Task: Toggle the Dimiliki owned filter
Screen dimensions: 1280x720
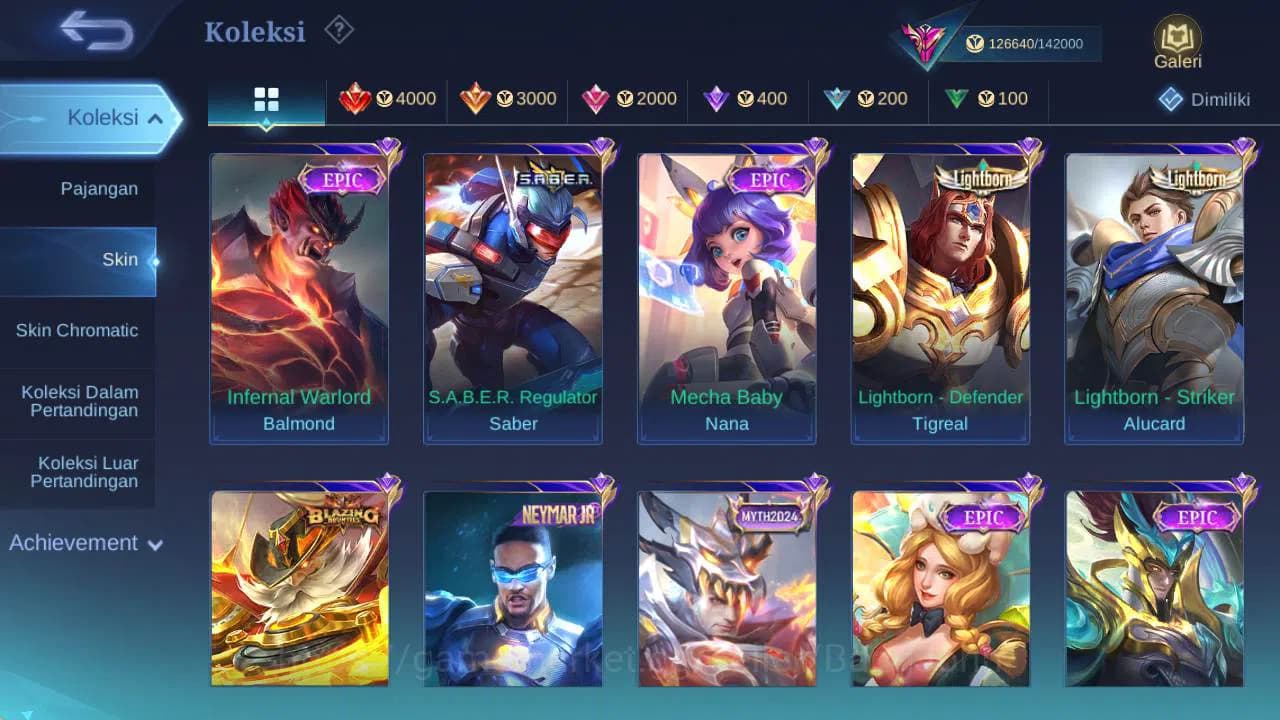Action: point(1204,99)
